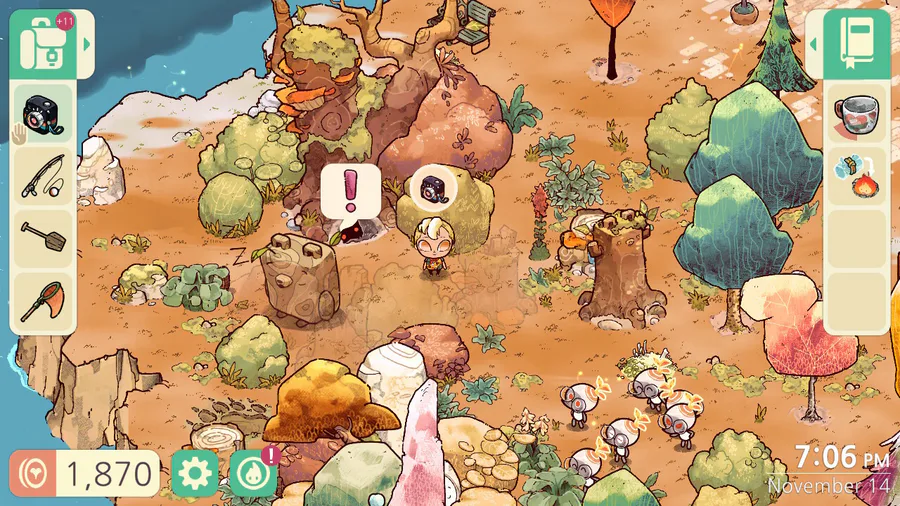Select the mug item slot
The height and width of the screenshot is (506, 900).
856,113
